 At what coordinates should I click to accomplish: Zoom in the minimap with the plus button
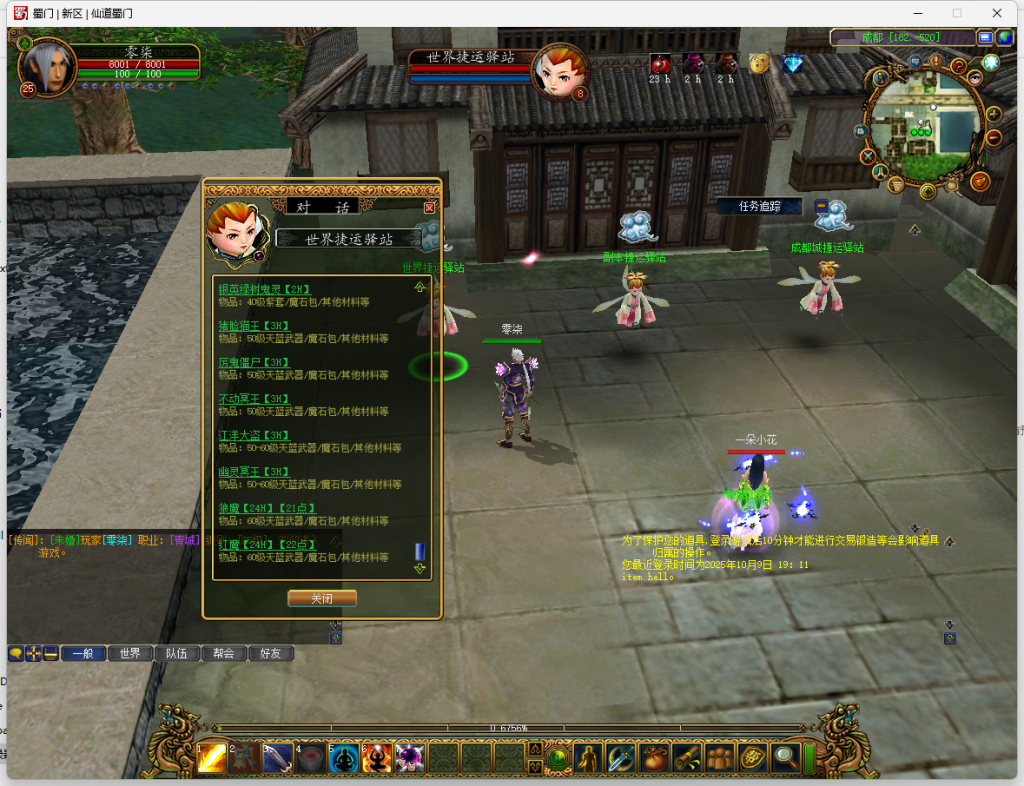point(994,113)
